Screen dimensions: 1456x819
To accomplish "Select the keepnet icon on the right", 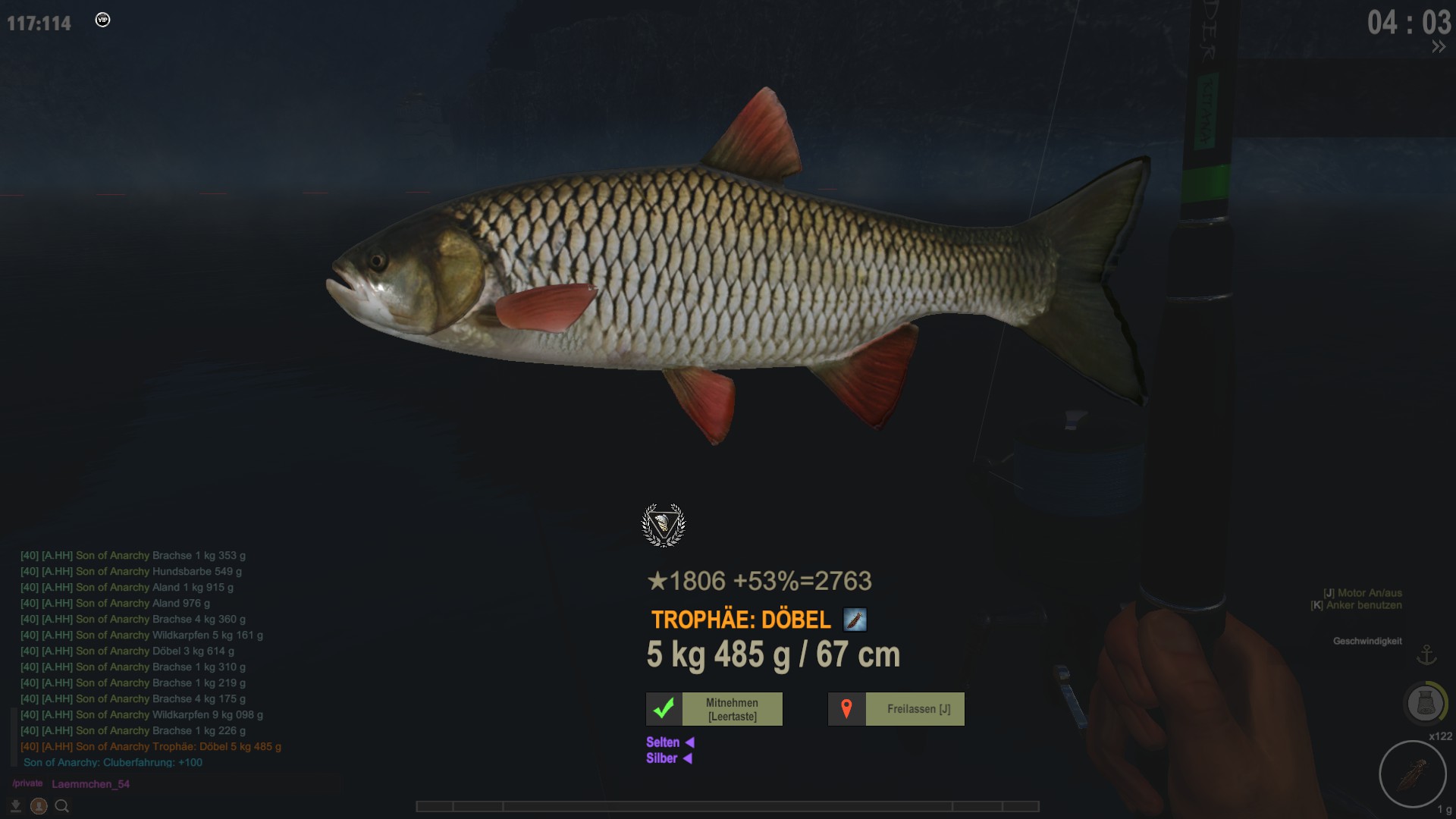I will click(x=1425, y=703).
